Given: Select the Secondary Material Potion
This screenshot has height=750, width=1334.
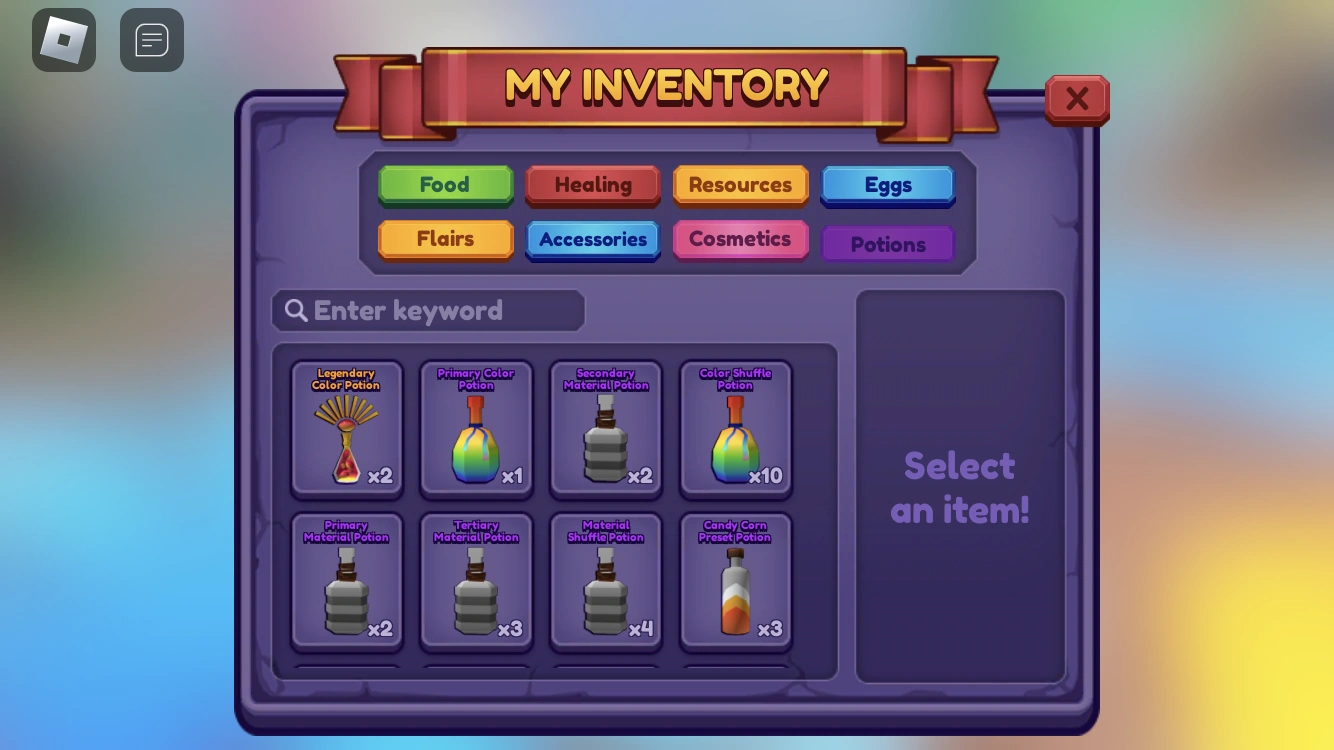Looking at the screenshot, I should [x=606, y=428].
